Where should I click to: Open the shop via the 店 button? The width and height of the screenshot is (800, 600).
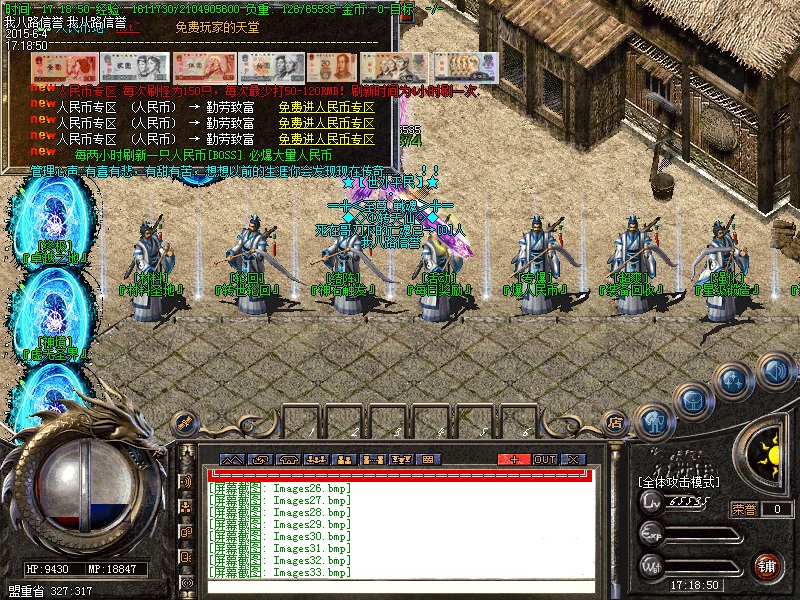(616, 422)
